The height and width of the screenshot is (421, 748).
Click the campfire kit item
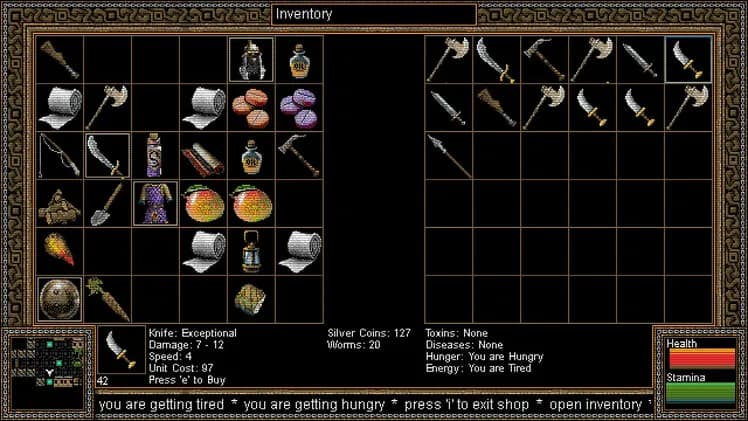tap(59, 203)
